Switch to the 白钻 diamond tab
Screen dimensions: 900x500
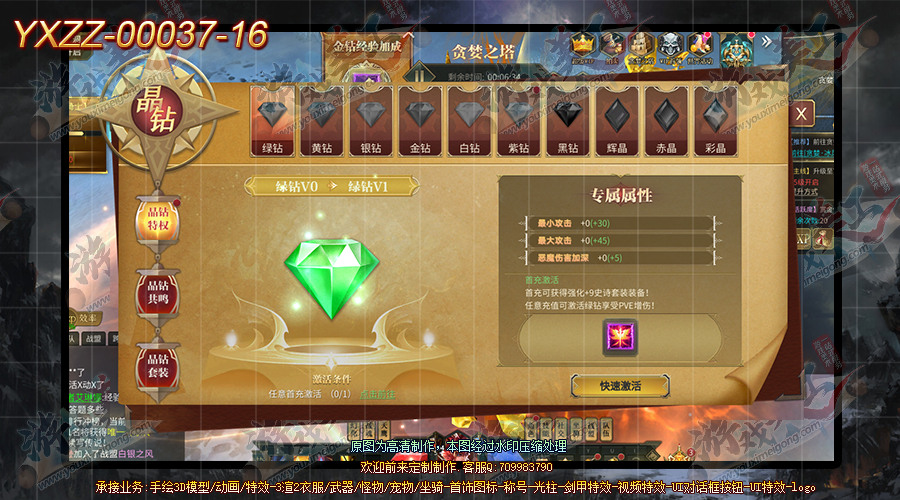469,122
